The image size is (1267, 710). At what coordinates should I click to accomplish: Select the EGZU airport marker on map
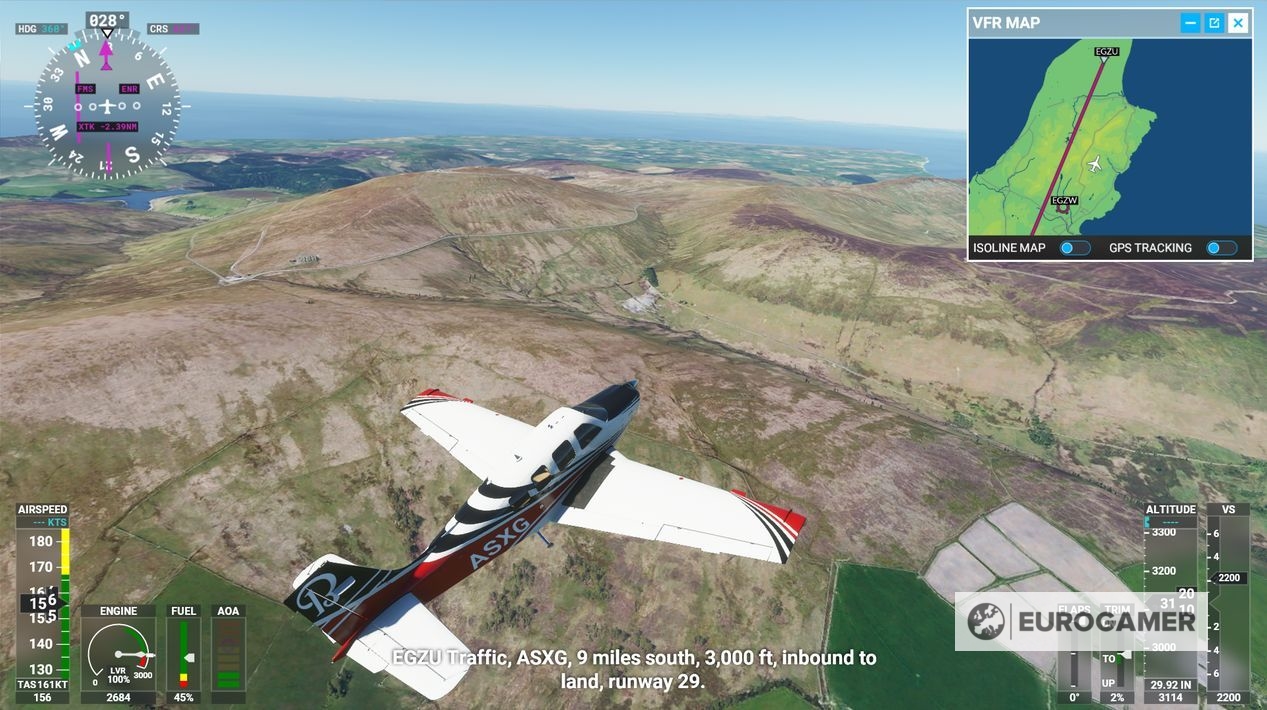(x=1105, y=53)
